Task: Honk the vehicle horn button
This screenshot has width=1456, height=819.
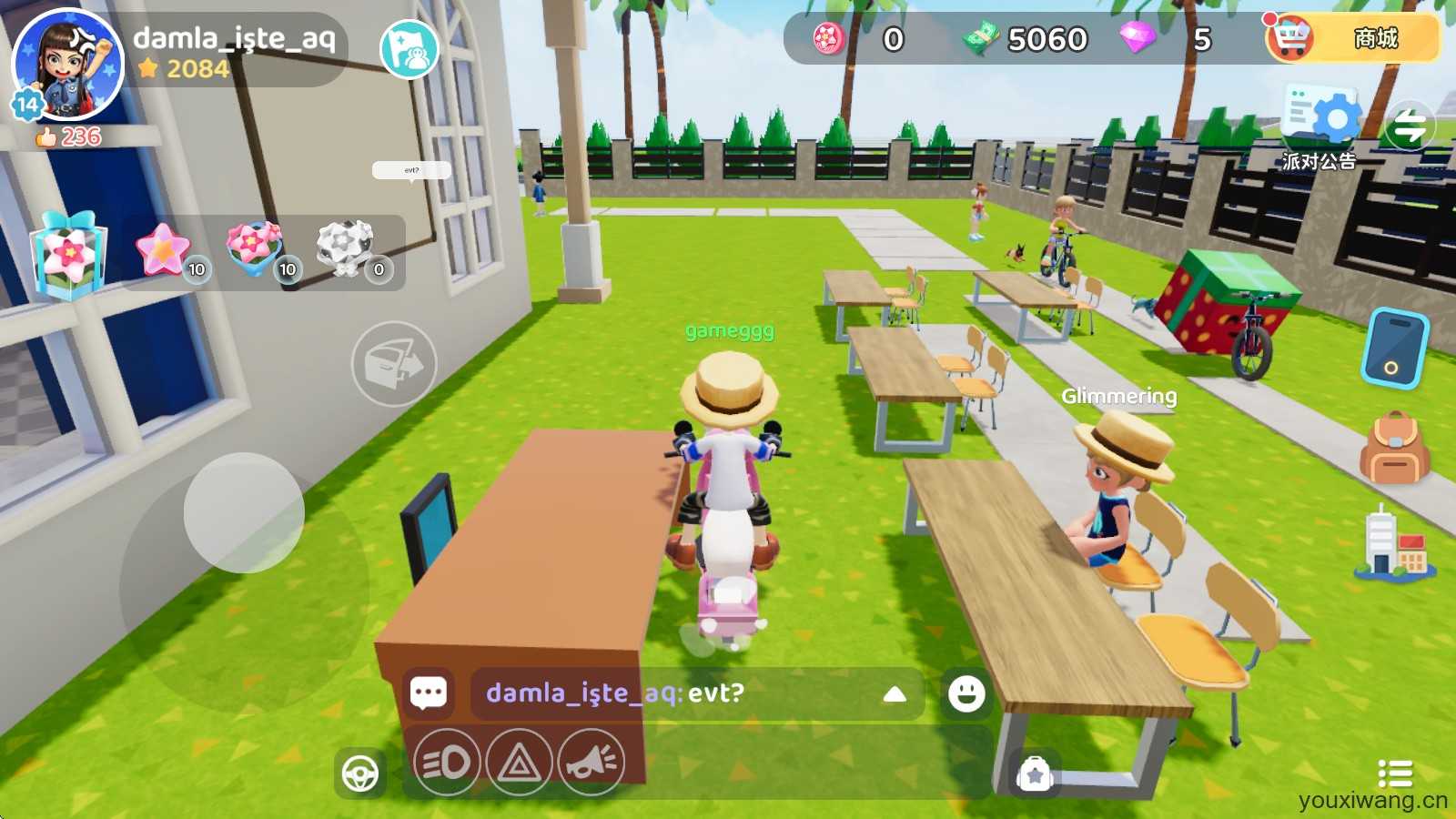Action: pyautogui.click(x=591, y=762)
